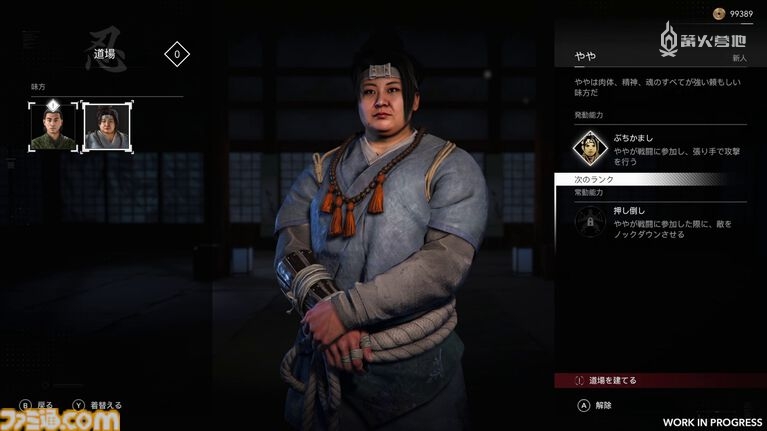Open the diamond counter showing 0
This screenshot has height=431, width=767.
[177, 55]
